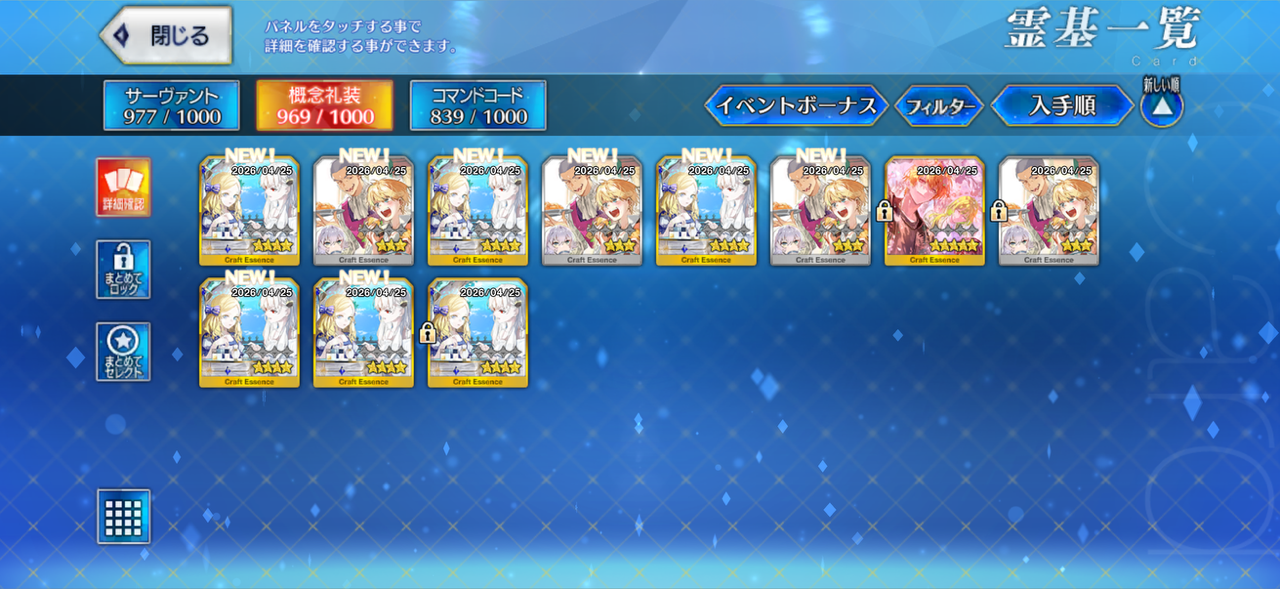Screen dimensions: 1280x589
Task: Activate まとめてロック bulk lock mode
Action: click(124, 269)
